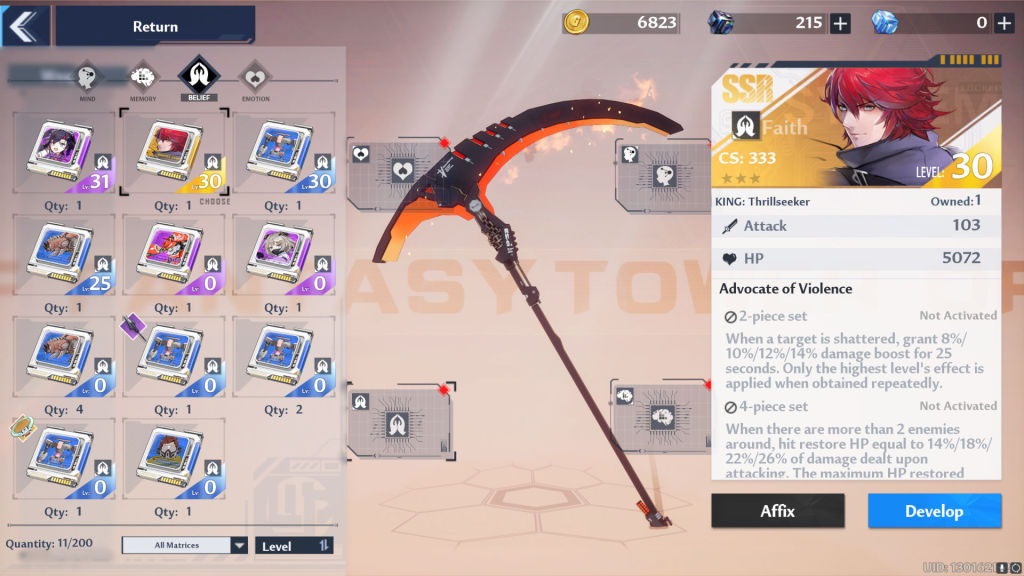This screenshot has width=1024, height=576.
Task: Open the Affix menu
Action: [777, 511]
